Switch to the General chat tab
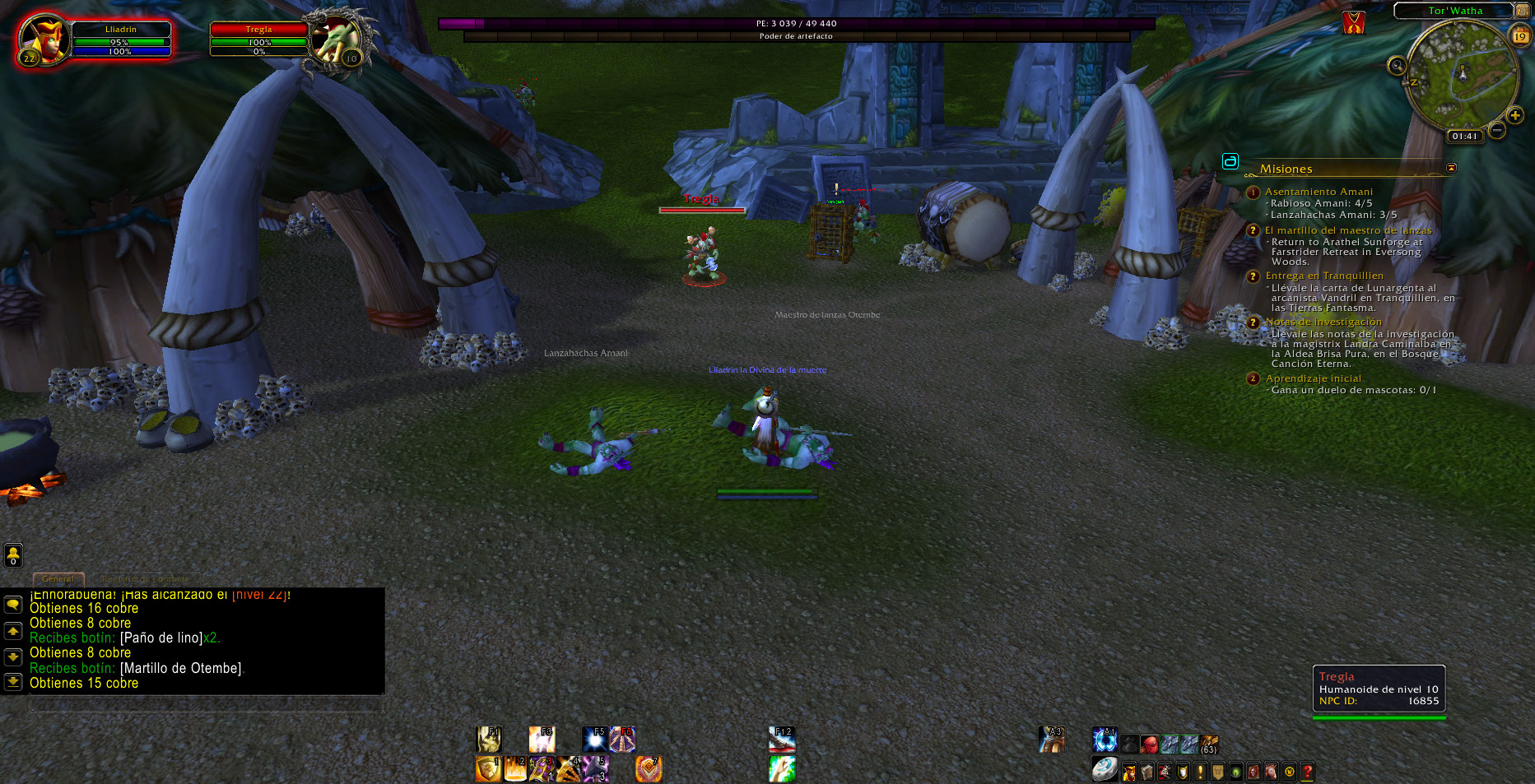Screen dimensions: 1535x784 pyautogui.click(x=58, y=579)
